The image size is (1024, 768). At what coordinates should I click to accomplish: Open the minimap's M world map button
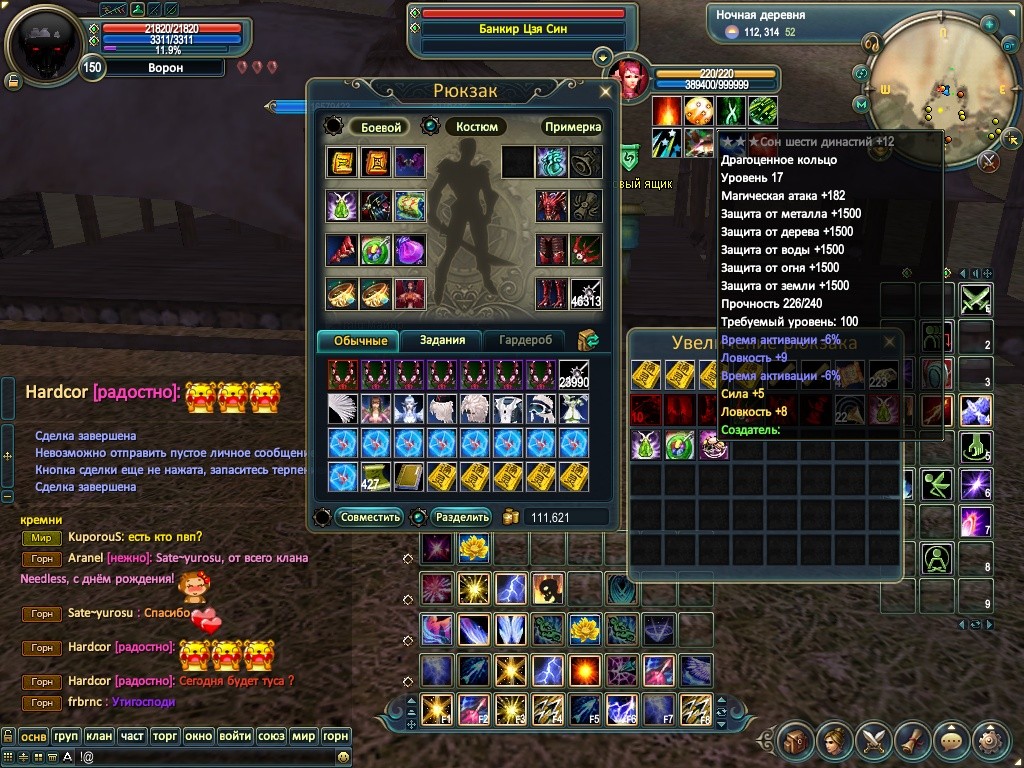[x=860, y=104]
